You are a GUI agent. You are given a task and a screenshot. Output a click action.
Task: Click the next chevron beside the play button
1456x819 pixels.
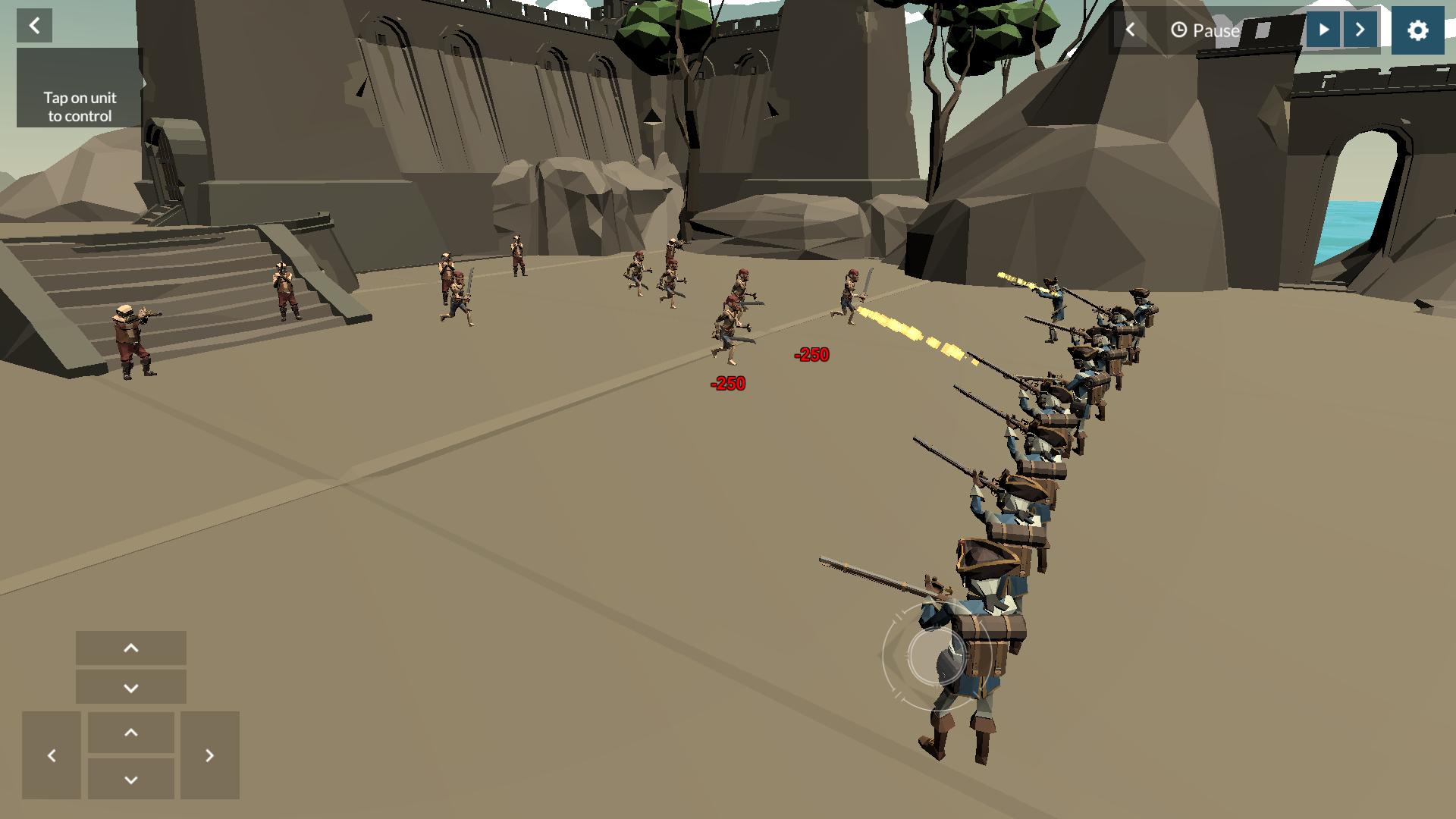(1360, 30)
